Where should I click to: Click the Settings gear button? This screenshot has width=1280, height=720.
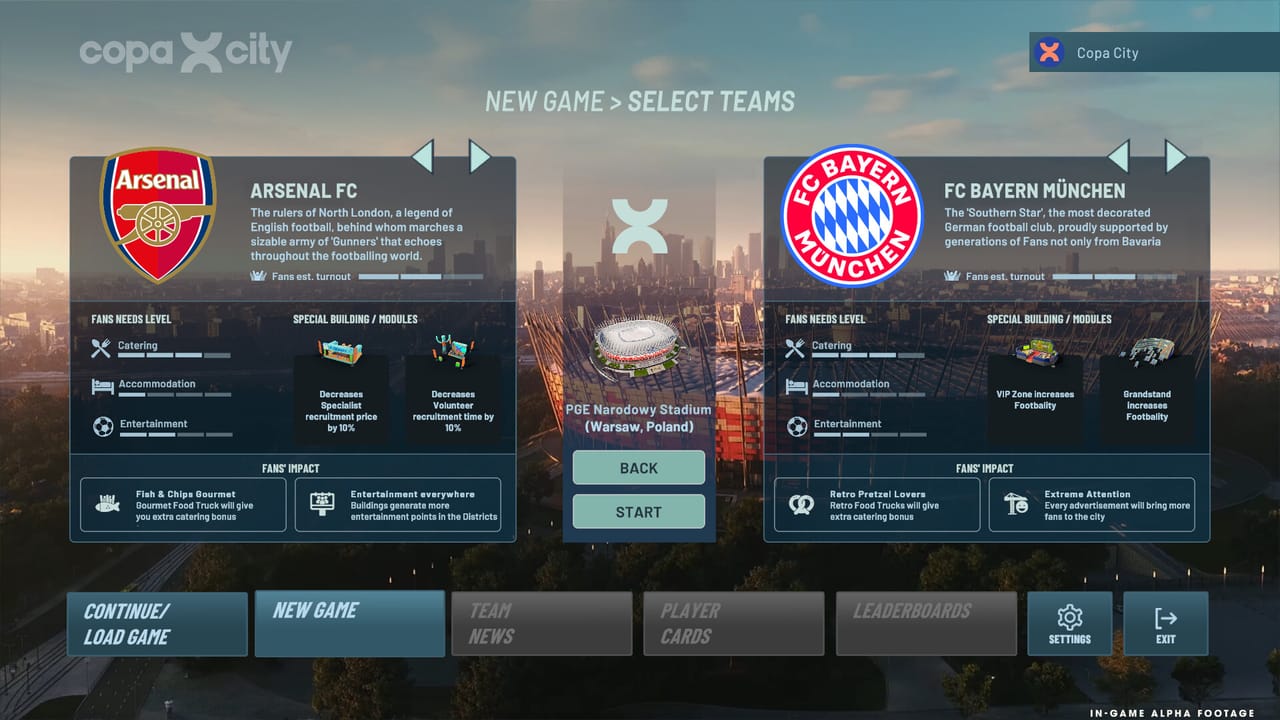click(x=1070, y=623)
